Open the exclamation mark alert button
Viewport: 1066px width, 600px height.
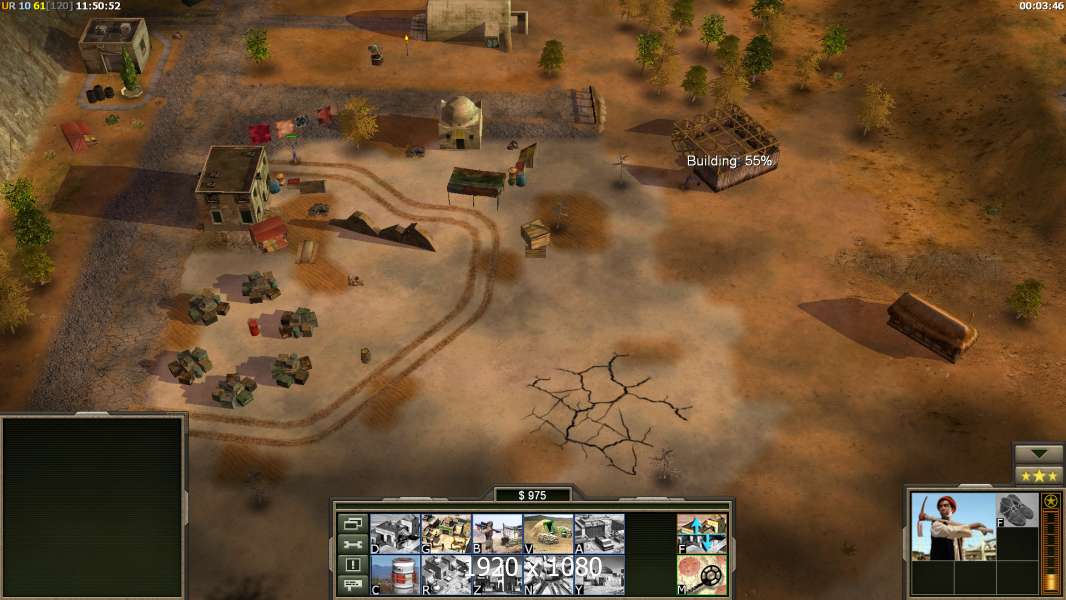(x=352, y=565)
